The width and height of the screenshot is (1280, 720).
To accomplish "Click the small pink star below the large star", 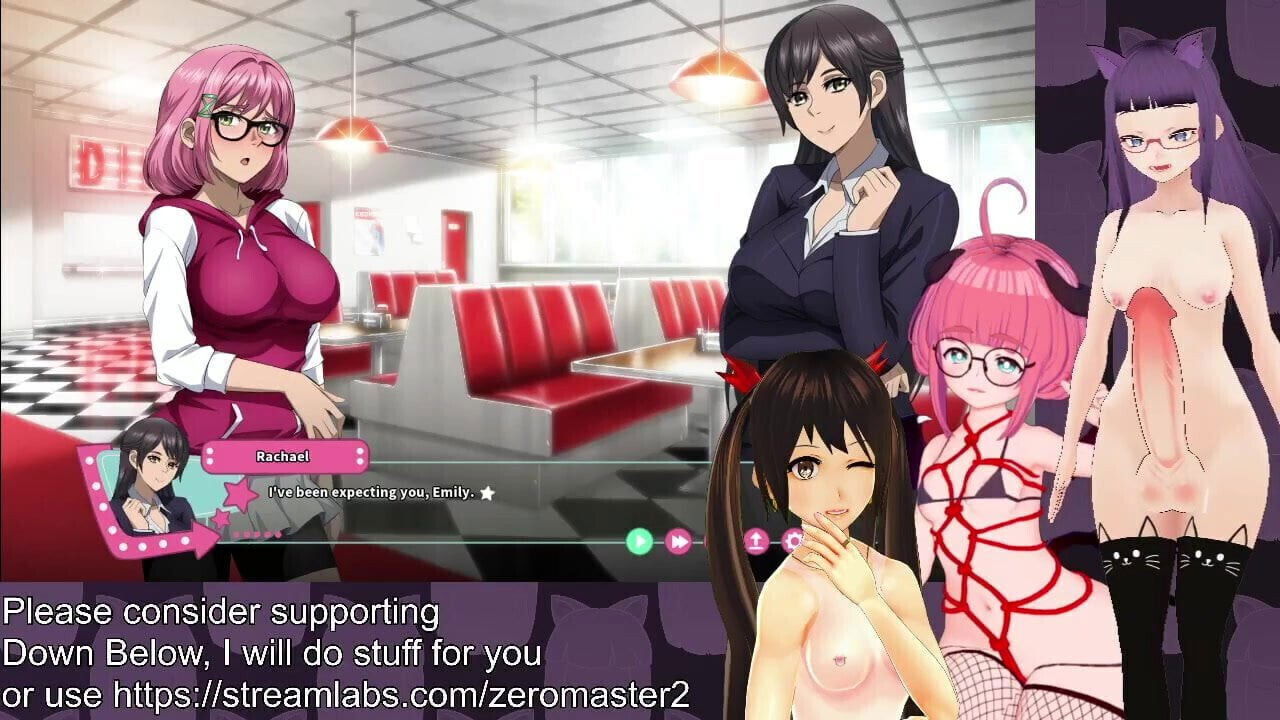I will [x=221, y=518].
